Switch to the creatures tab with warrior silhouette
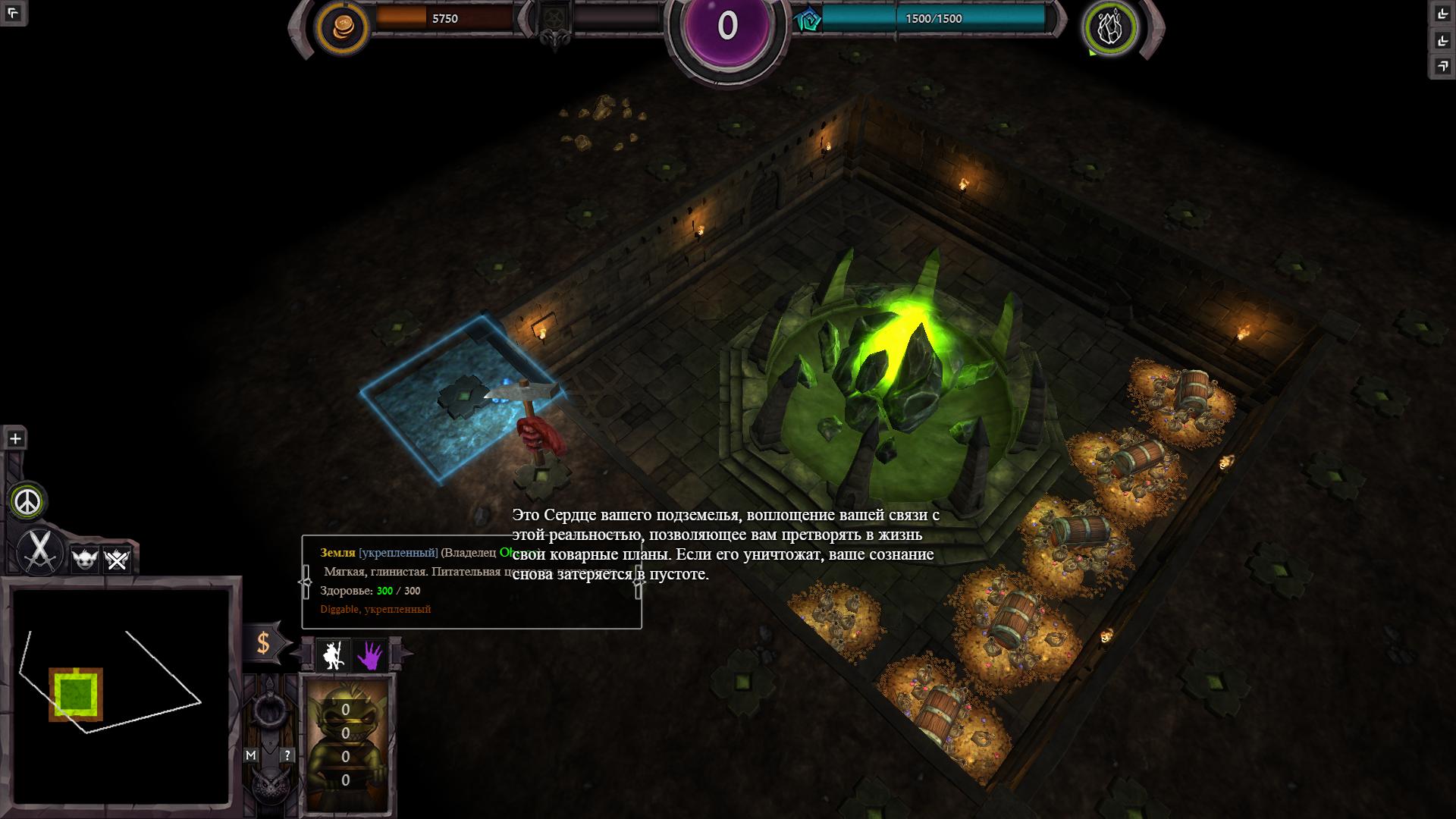 pyautogui.click(x=333, y=654)
